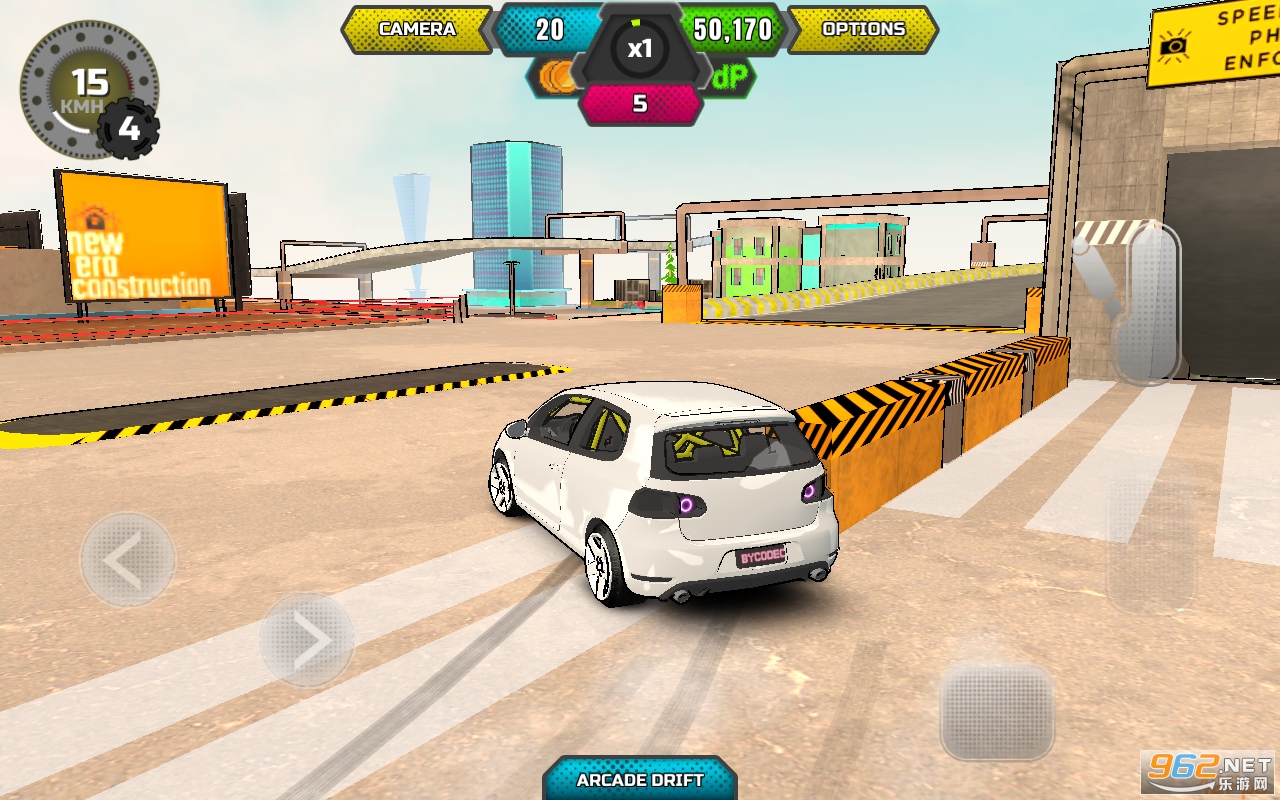Open the OPTIONS menu
1280x800 pixels.
(x=863, y=29)
